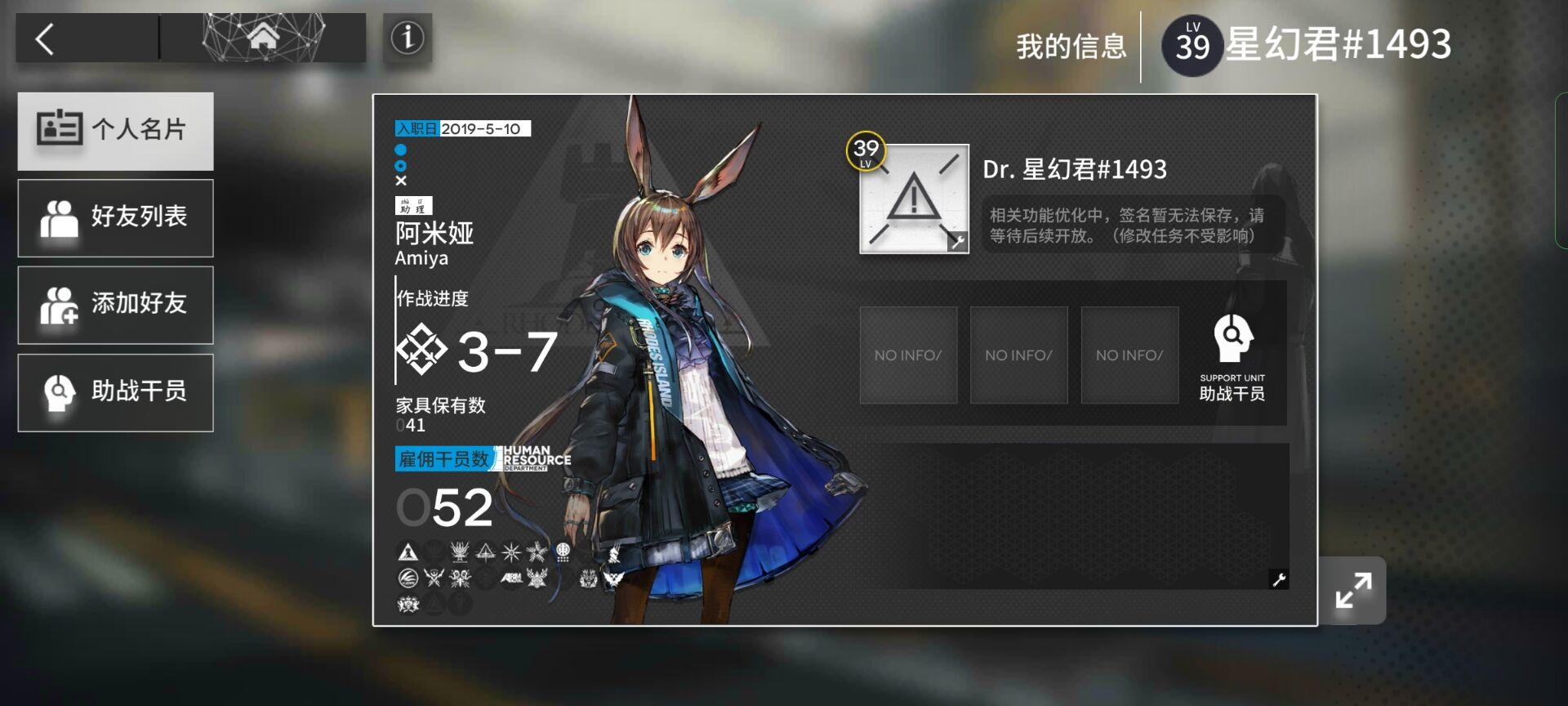Toggle the blue status dot below the hire date
This screenshot has height=706, width=1568.
click(401, 150)
